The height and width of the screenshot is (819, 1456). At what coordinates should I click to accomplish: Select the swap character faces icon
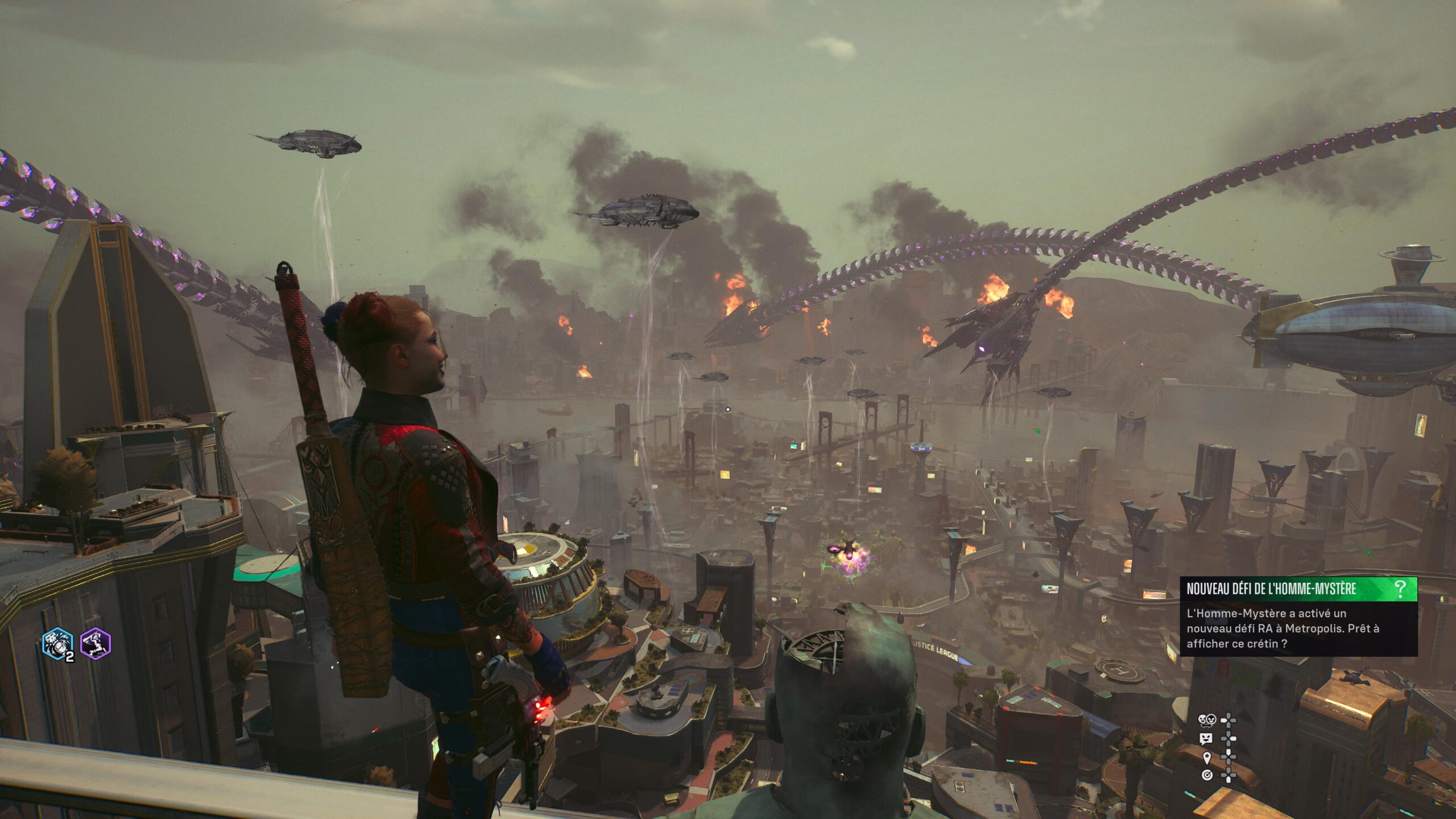(1206, 721)
